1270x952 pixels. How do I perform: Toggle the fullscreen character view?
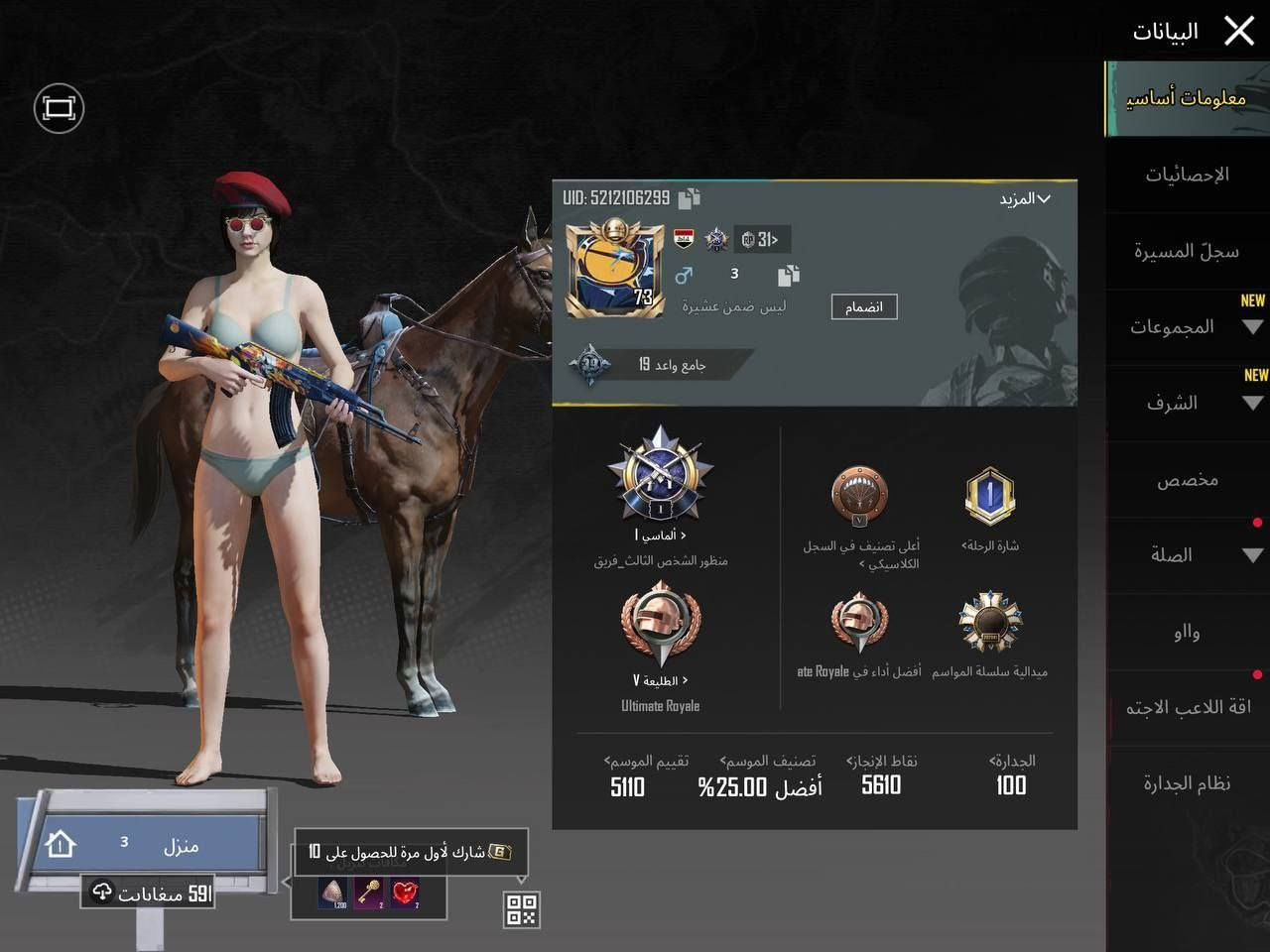click(59, 108)
